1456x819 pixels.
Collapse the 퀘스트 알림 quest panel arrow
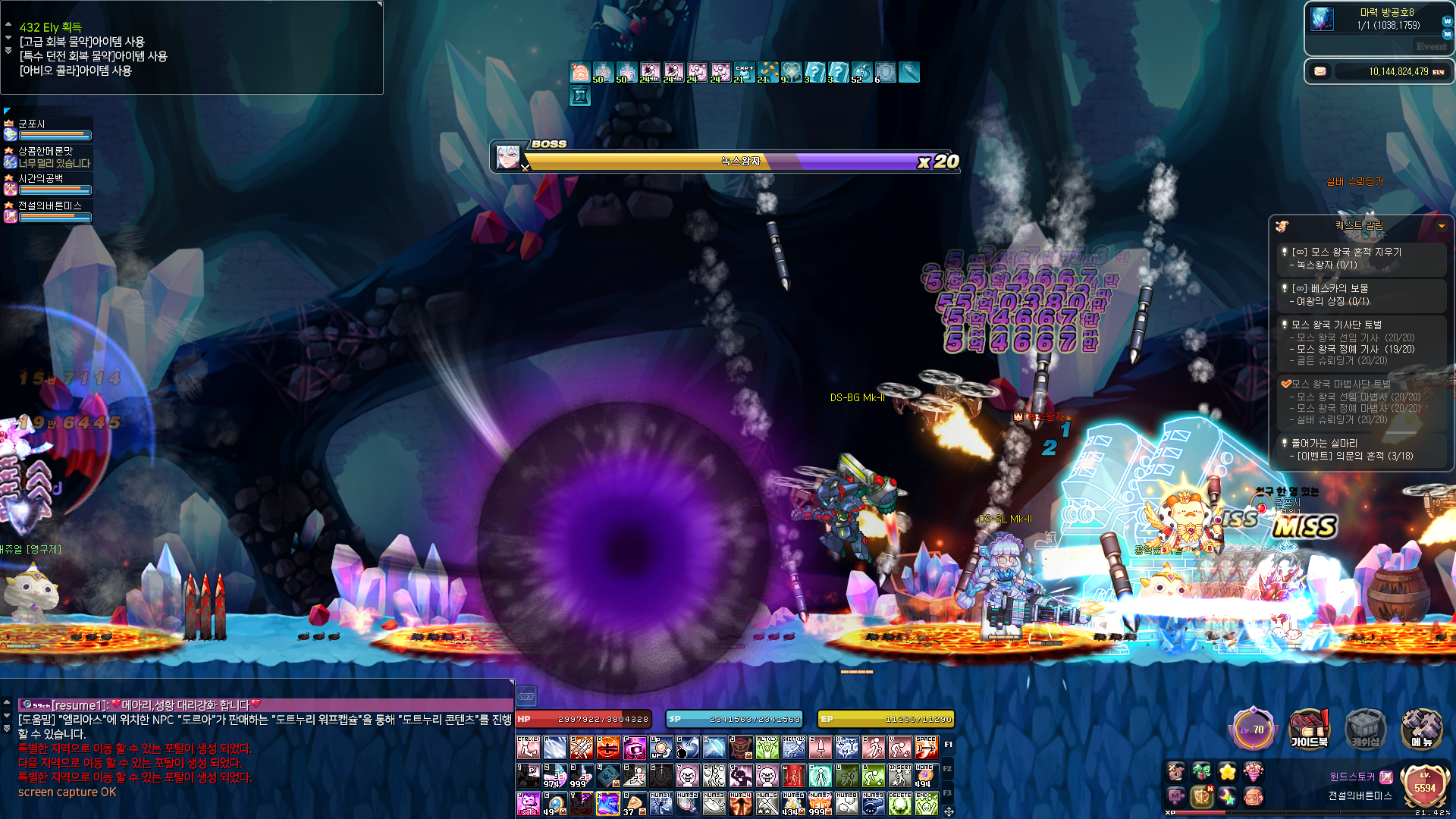(x=1442, y=226)
